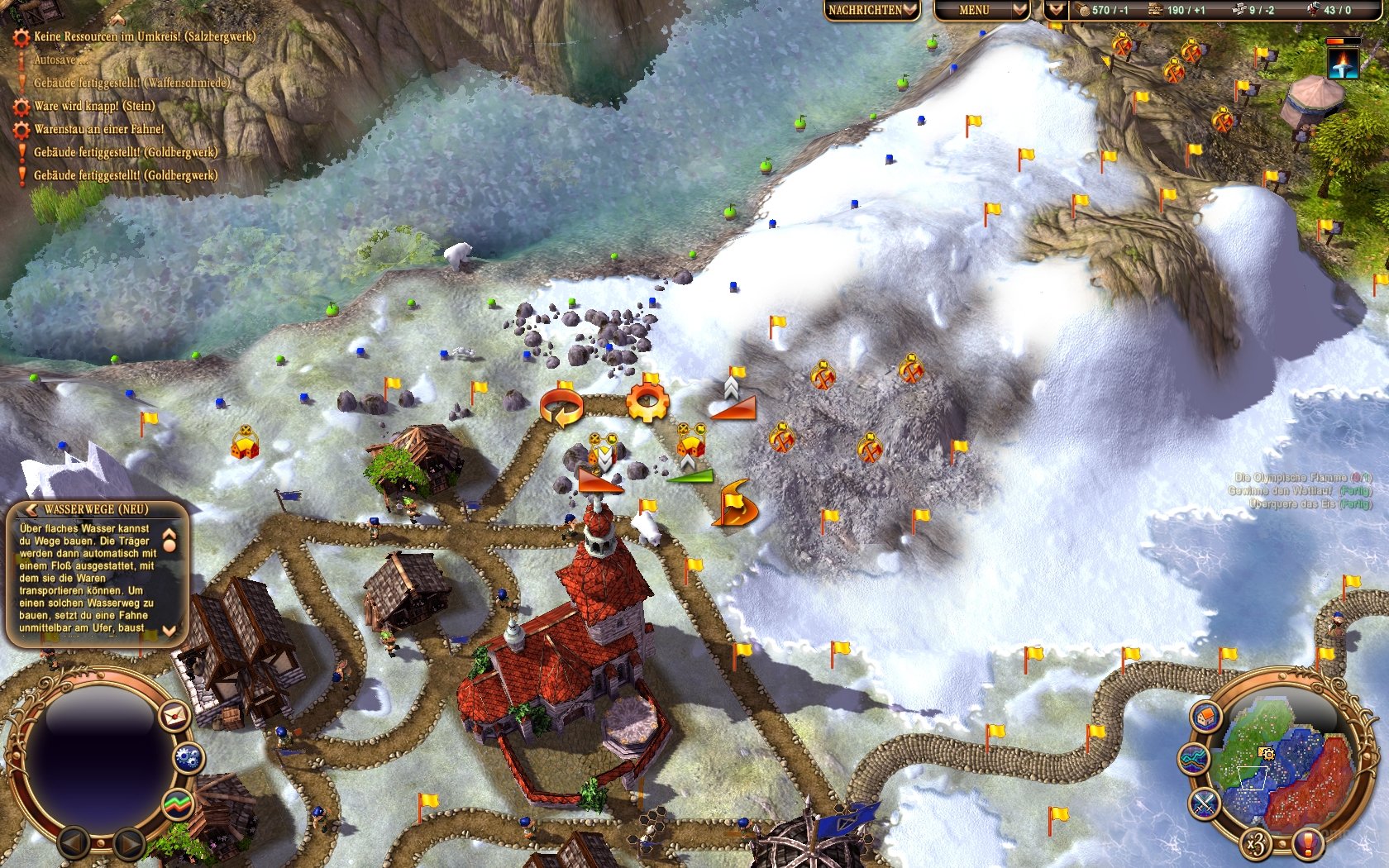
Task: Select the 'Keine Ressourcen im Umkreis' message
Action: pos(144,36)
